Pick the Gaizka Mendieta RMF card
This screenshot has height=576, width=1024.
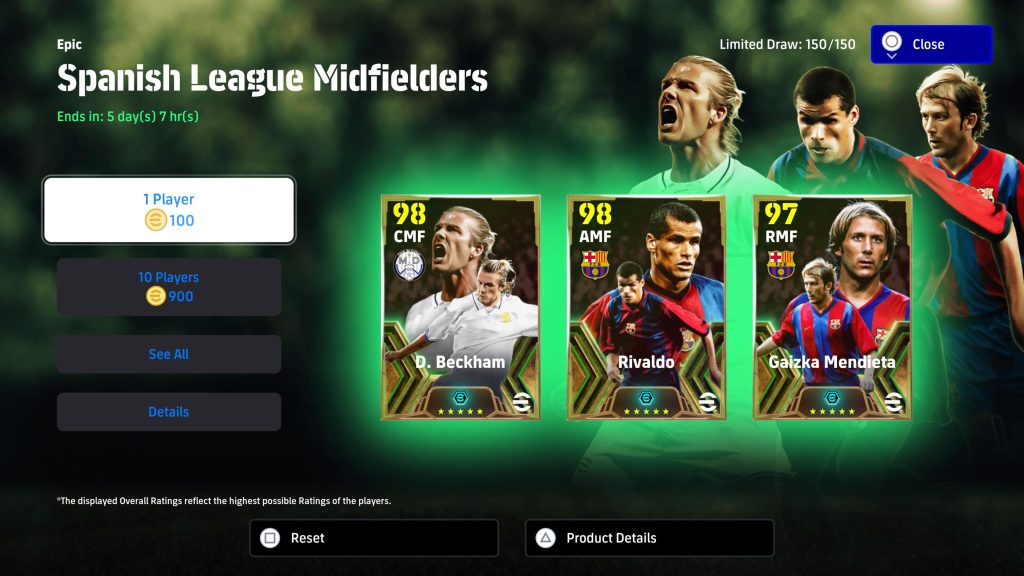point(832,307)
